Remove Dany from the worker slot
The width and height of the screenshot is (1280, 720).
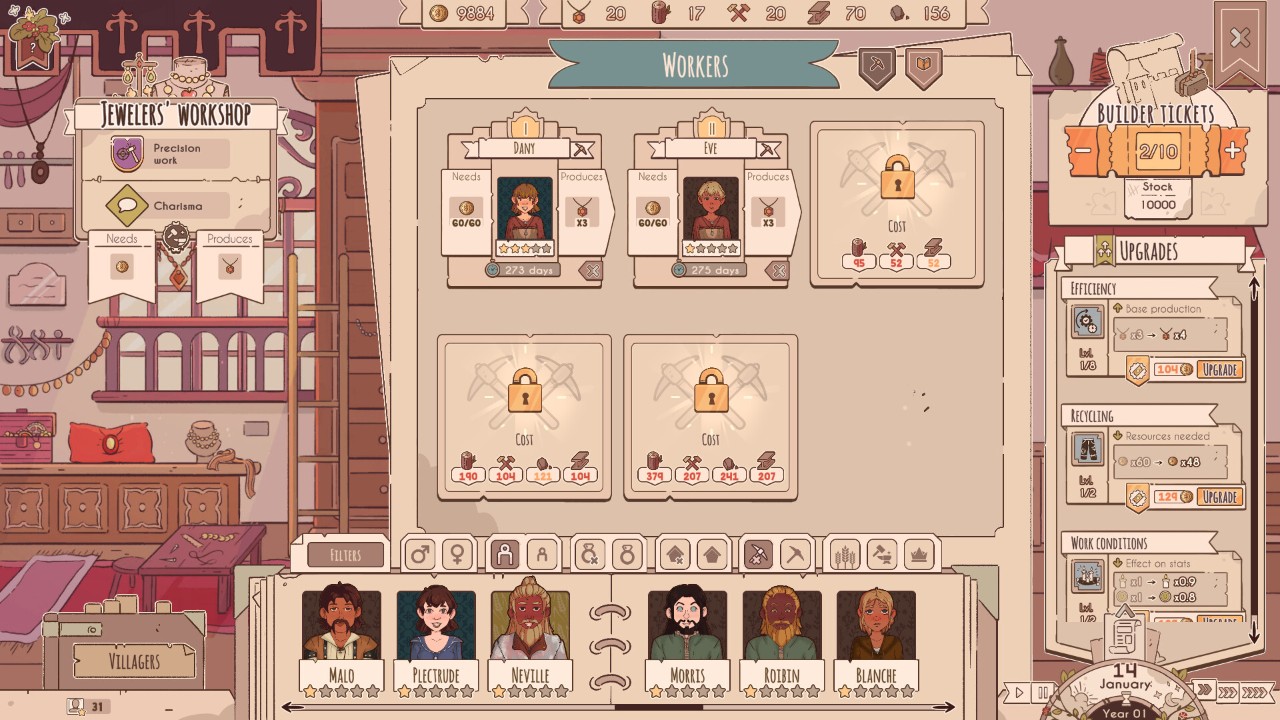[592, 270]
